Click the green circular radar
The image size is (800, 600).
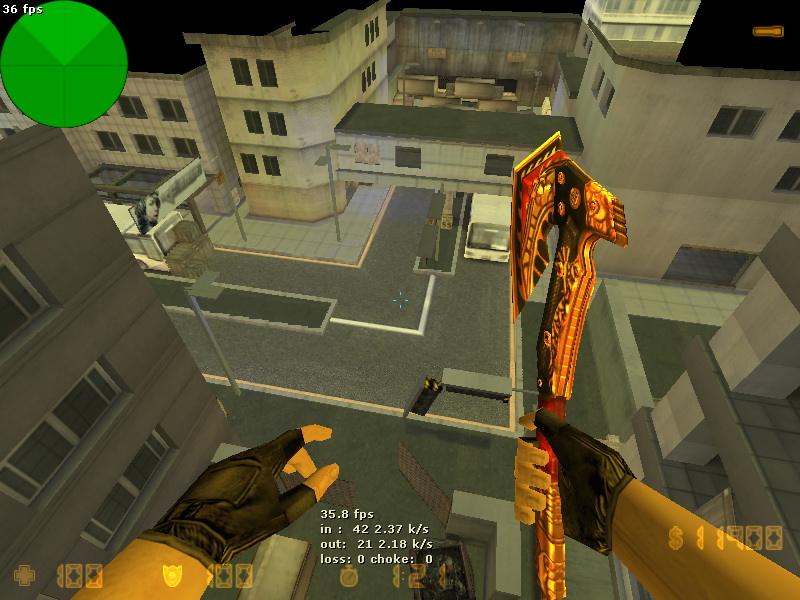click(x=64, y=64)
